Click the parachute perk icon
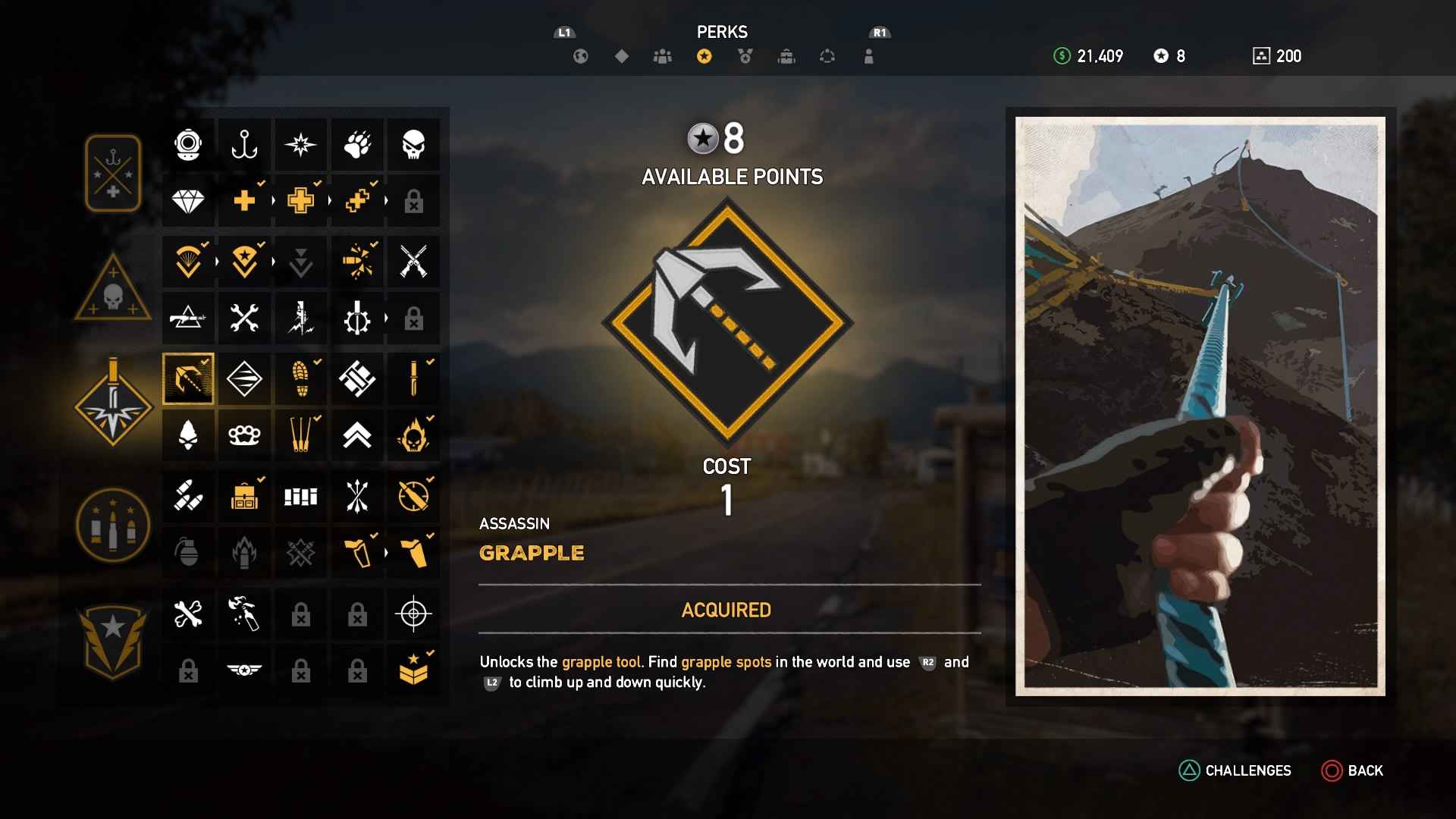The width and height of the screenshot is (1456, 819). coord(188,261)
